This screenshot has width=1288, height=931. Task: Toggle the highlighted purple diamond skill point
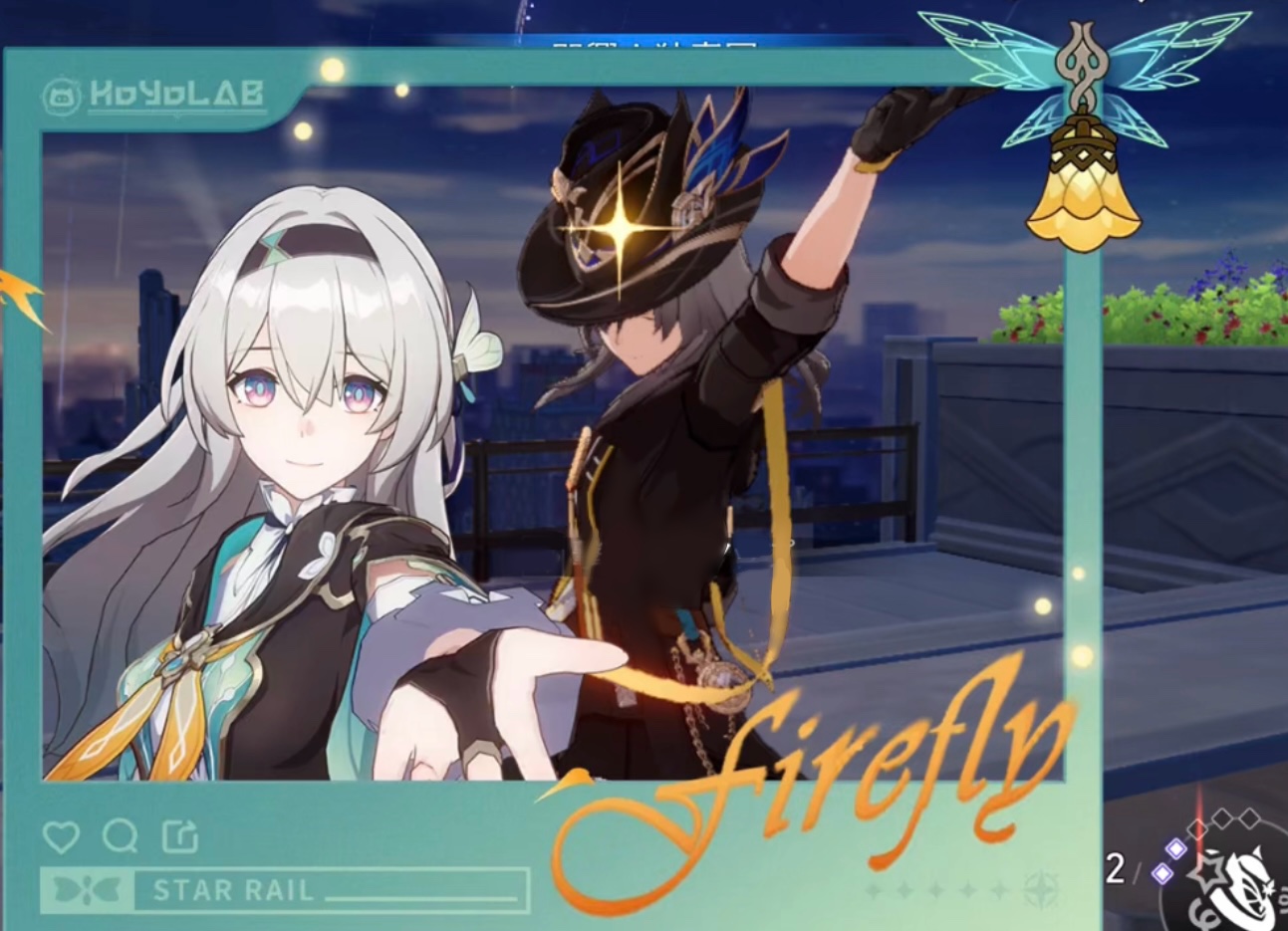coord(1176,848)
